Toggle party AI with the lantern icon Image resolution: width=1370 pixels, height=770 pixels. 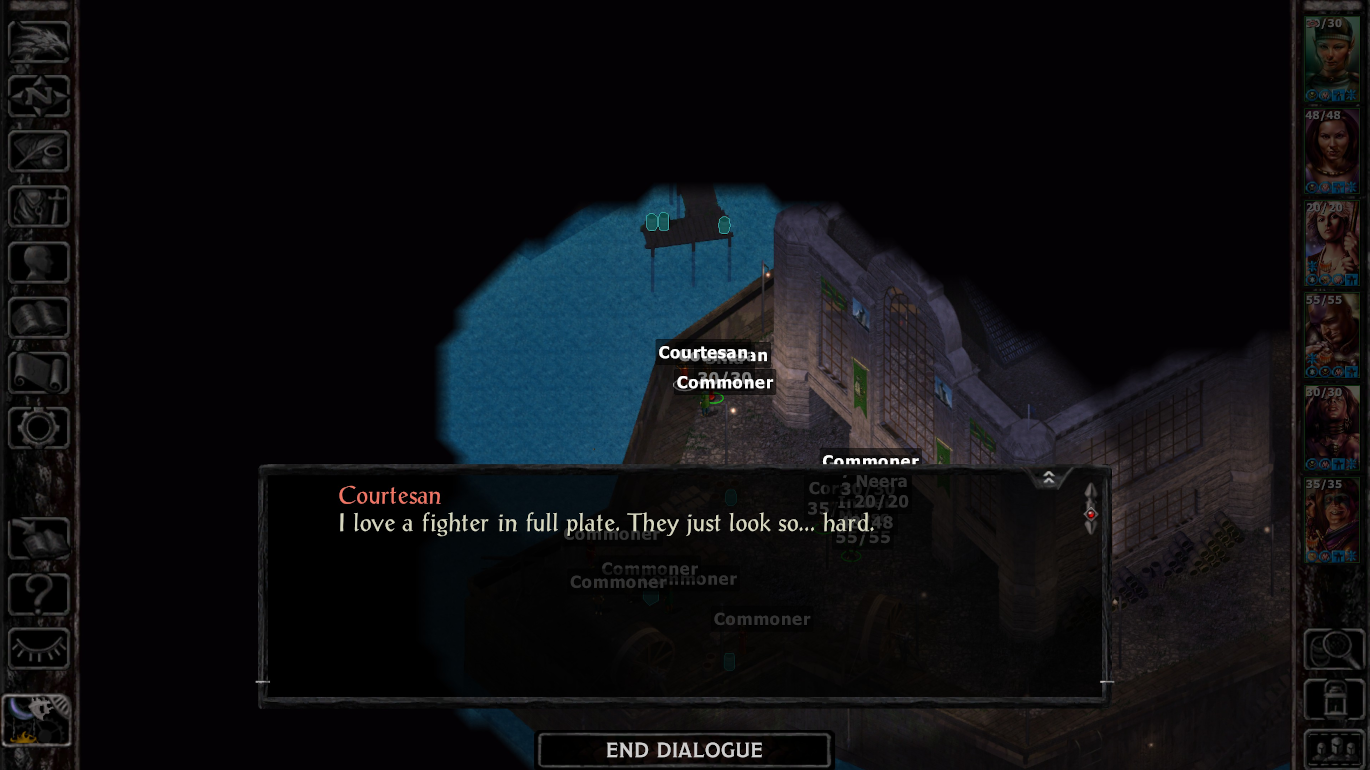[x=1334, y=700]
